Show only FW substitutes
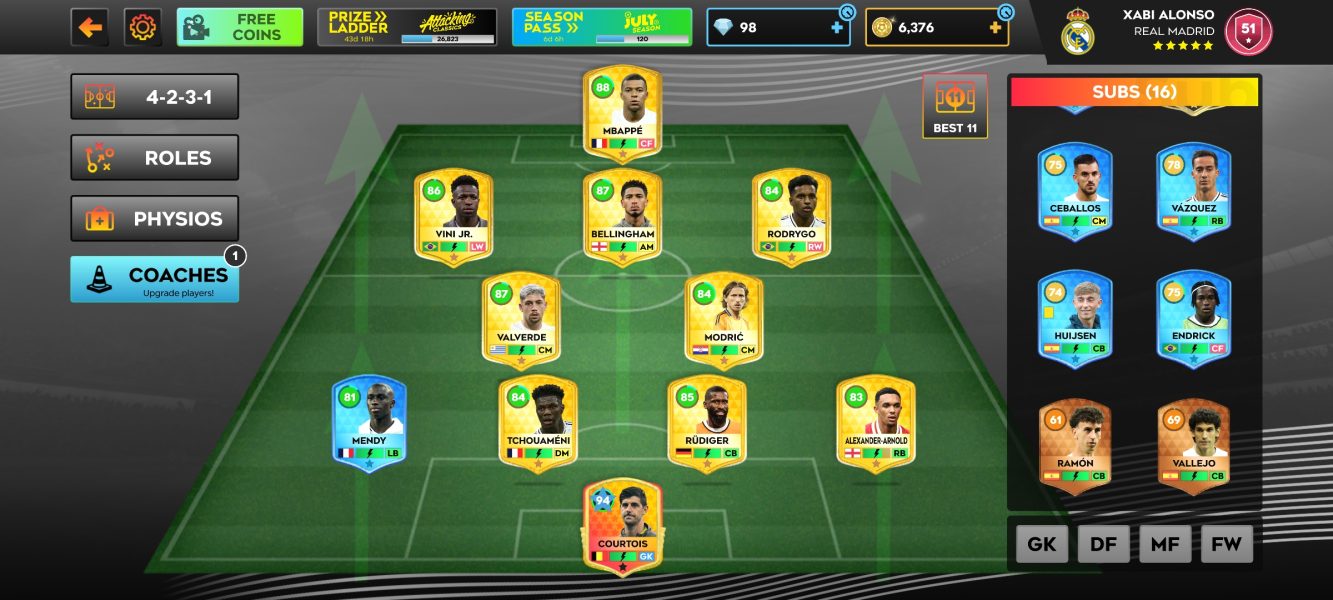 pyautogui.click(x=1226, y=545)
